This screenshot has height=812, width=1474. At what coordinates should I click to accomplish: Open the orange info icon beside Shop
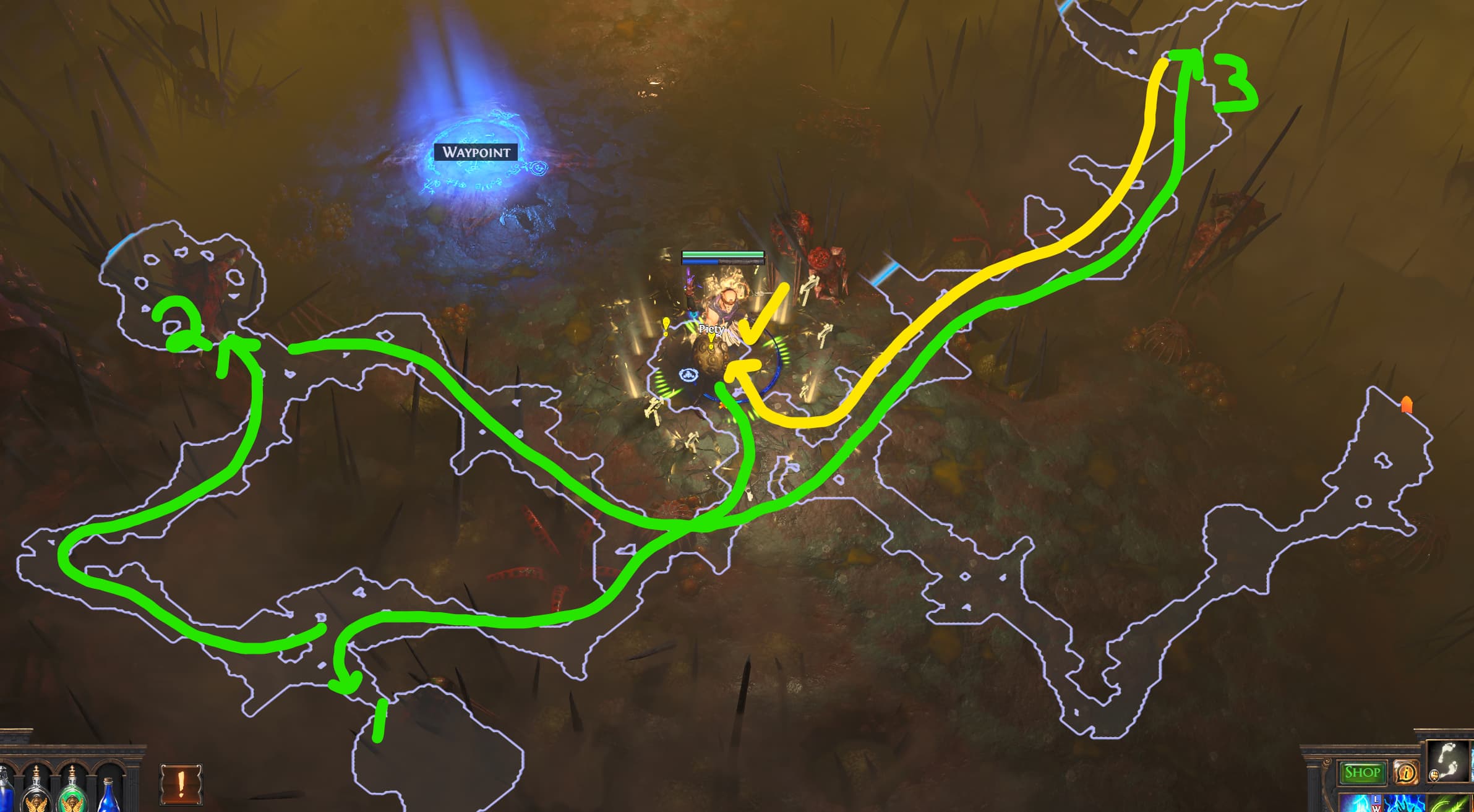tap(1405, 773)
